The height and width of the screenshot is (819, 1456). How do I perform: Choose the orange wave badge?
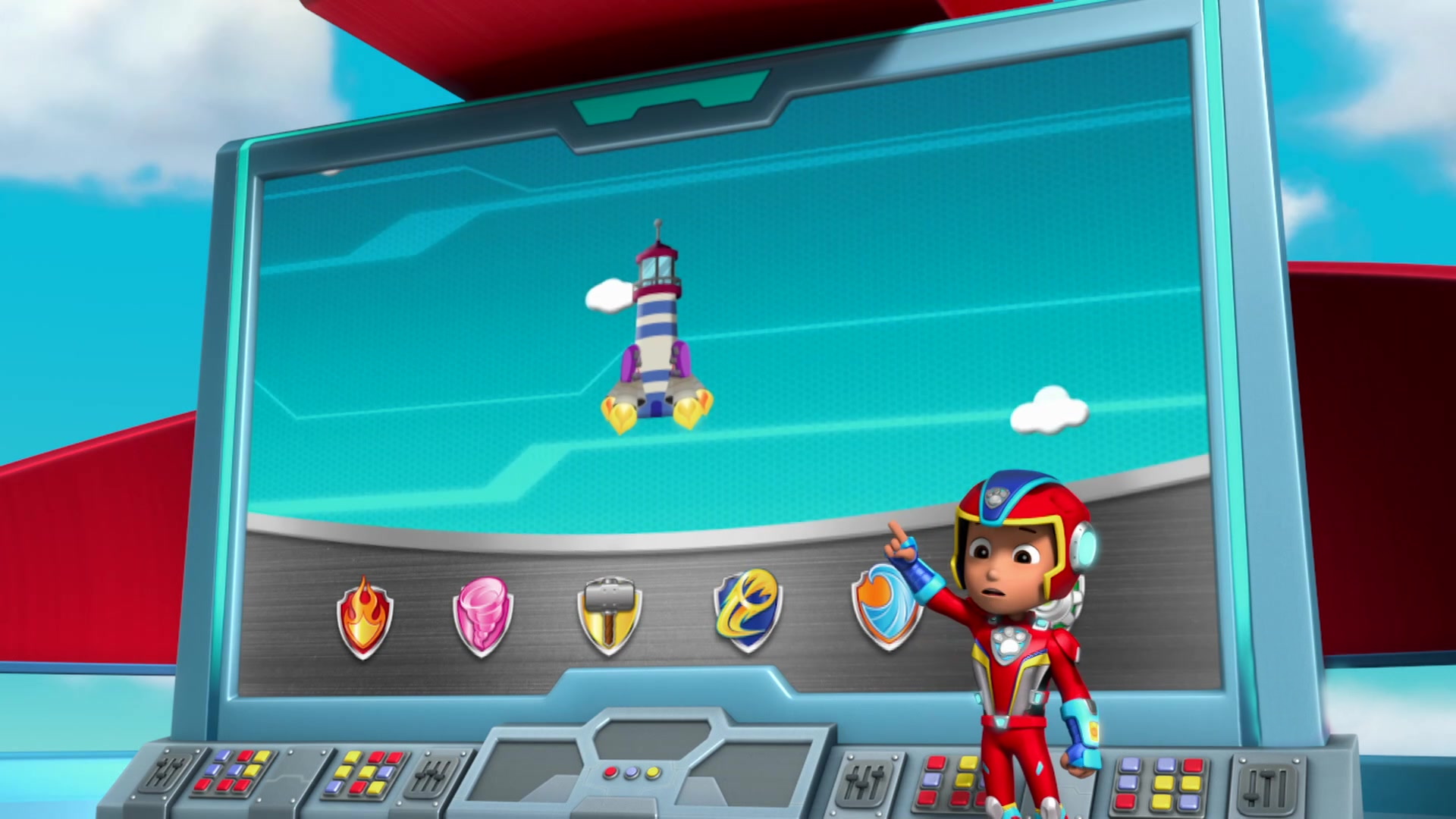(x=883, y=607)
